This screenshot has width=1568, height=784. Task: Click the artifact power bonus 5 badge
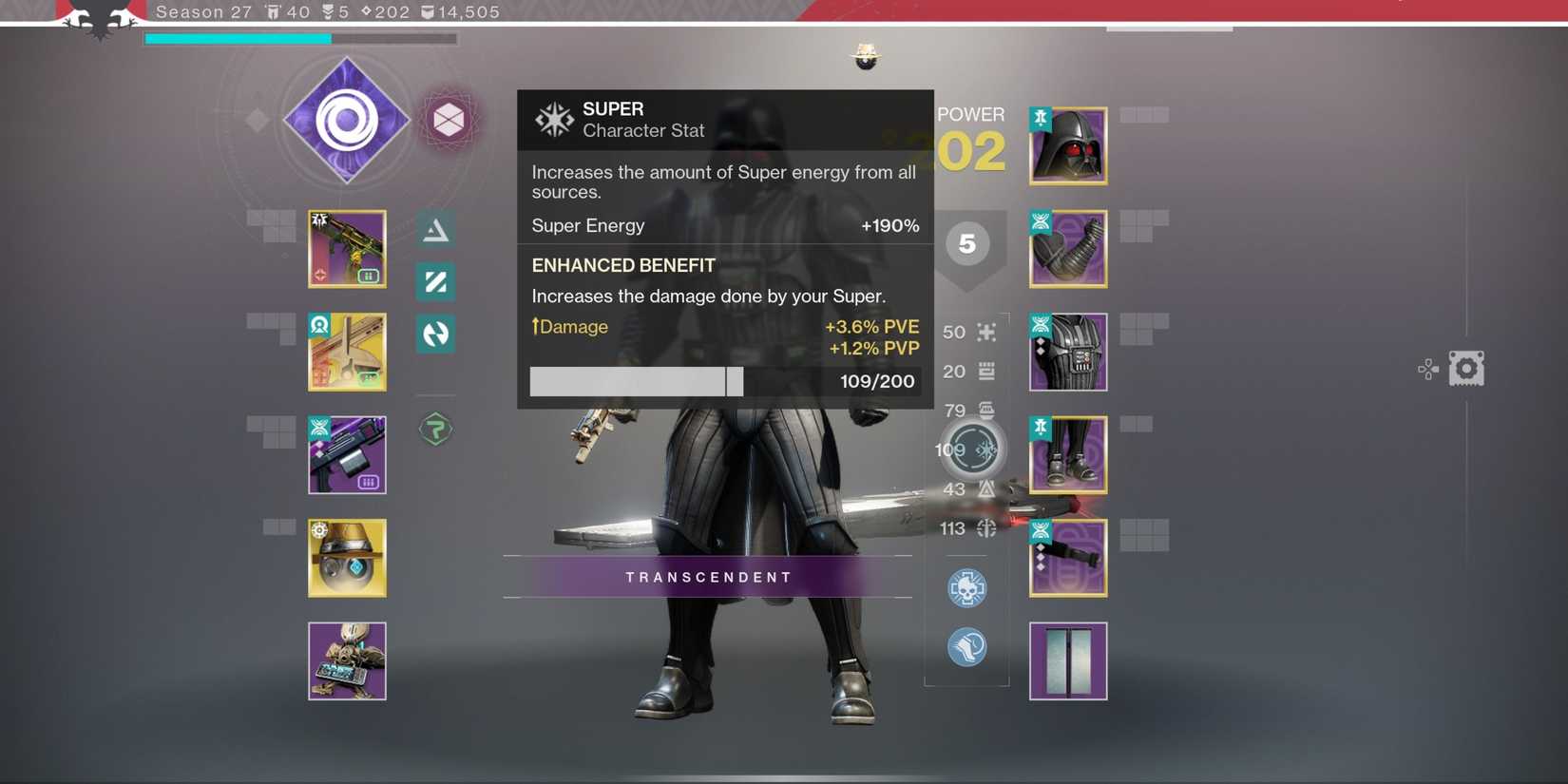[967, 243]
